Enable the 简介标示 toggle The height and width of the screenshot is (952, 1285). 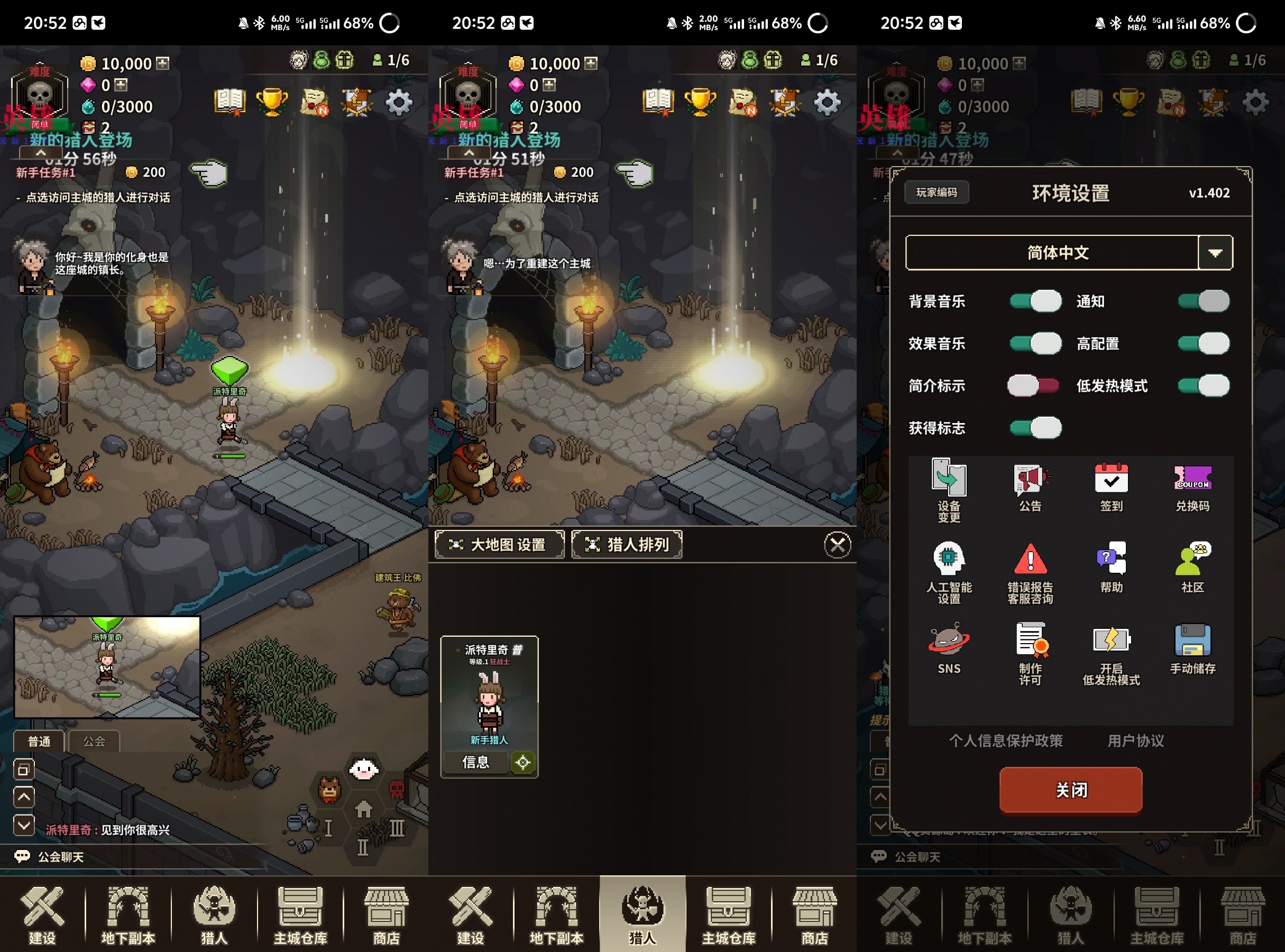pos(1033,386)
